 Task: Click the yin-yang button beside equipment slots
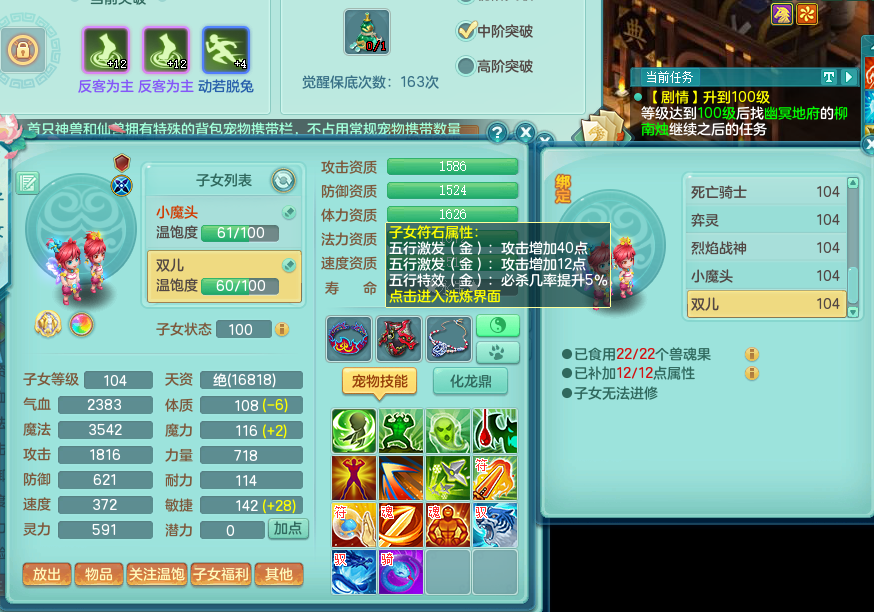point(497,326)
